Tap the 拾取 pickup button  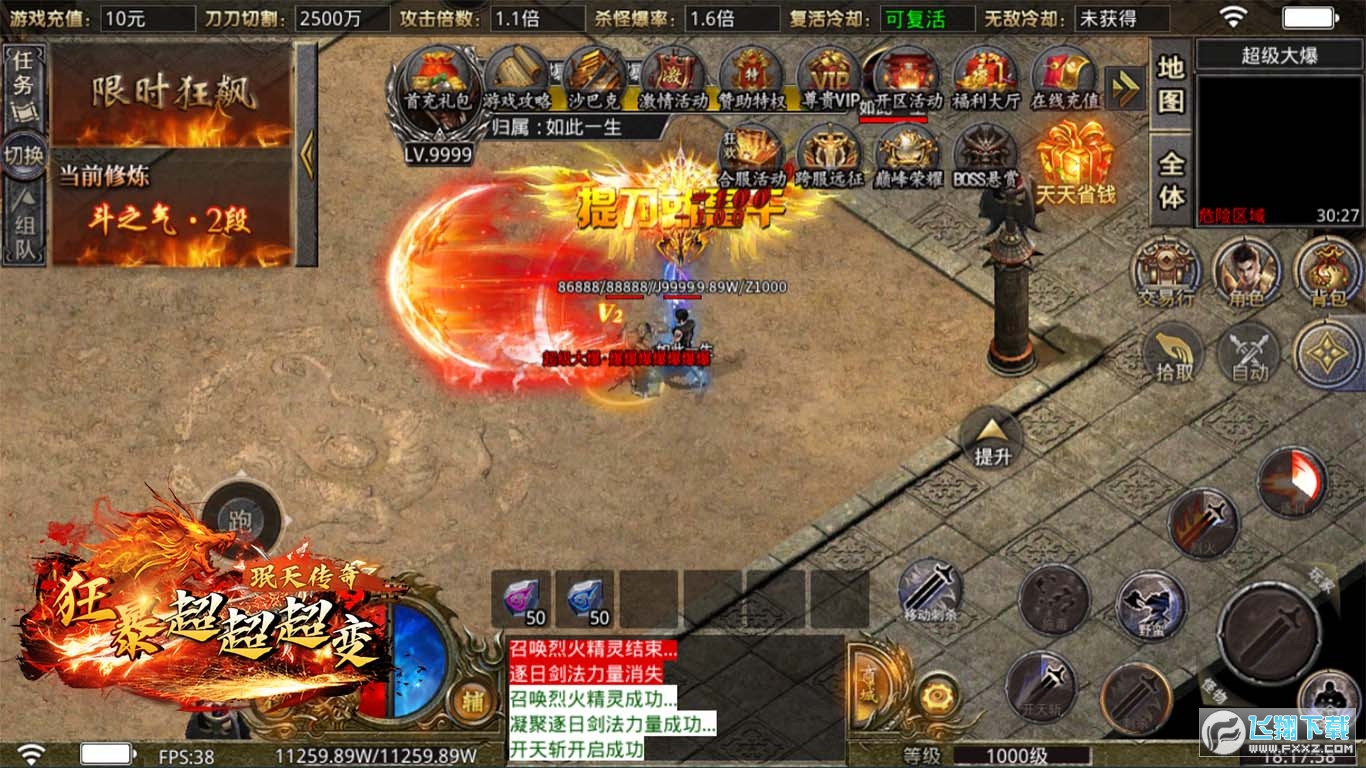pyautogui.click(x=1173, y=354)
